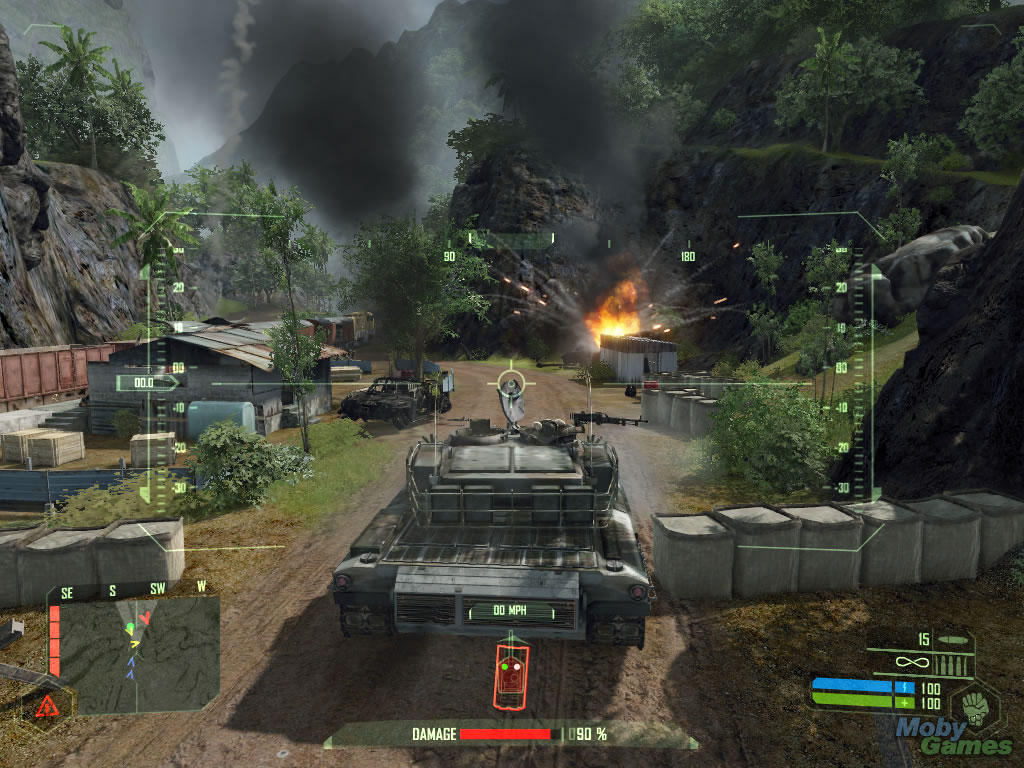Click the red tank status icon
Screen dimensions: 1024x768
511,675
